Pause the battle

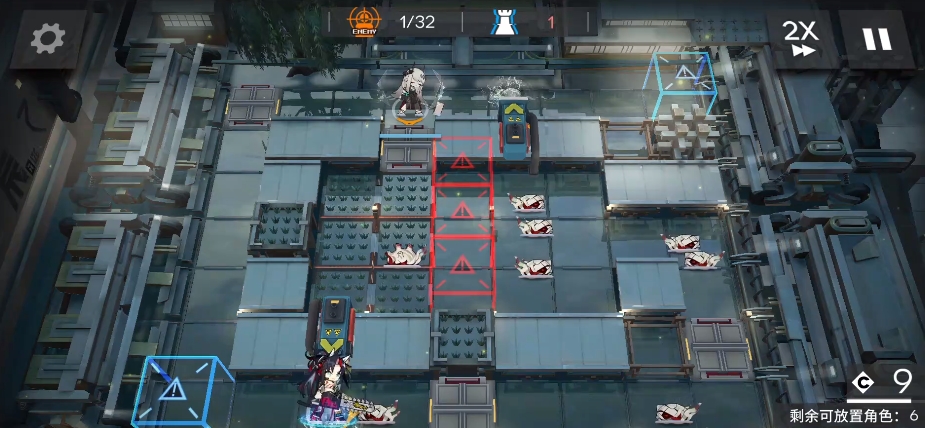pos(876,39)
